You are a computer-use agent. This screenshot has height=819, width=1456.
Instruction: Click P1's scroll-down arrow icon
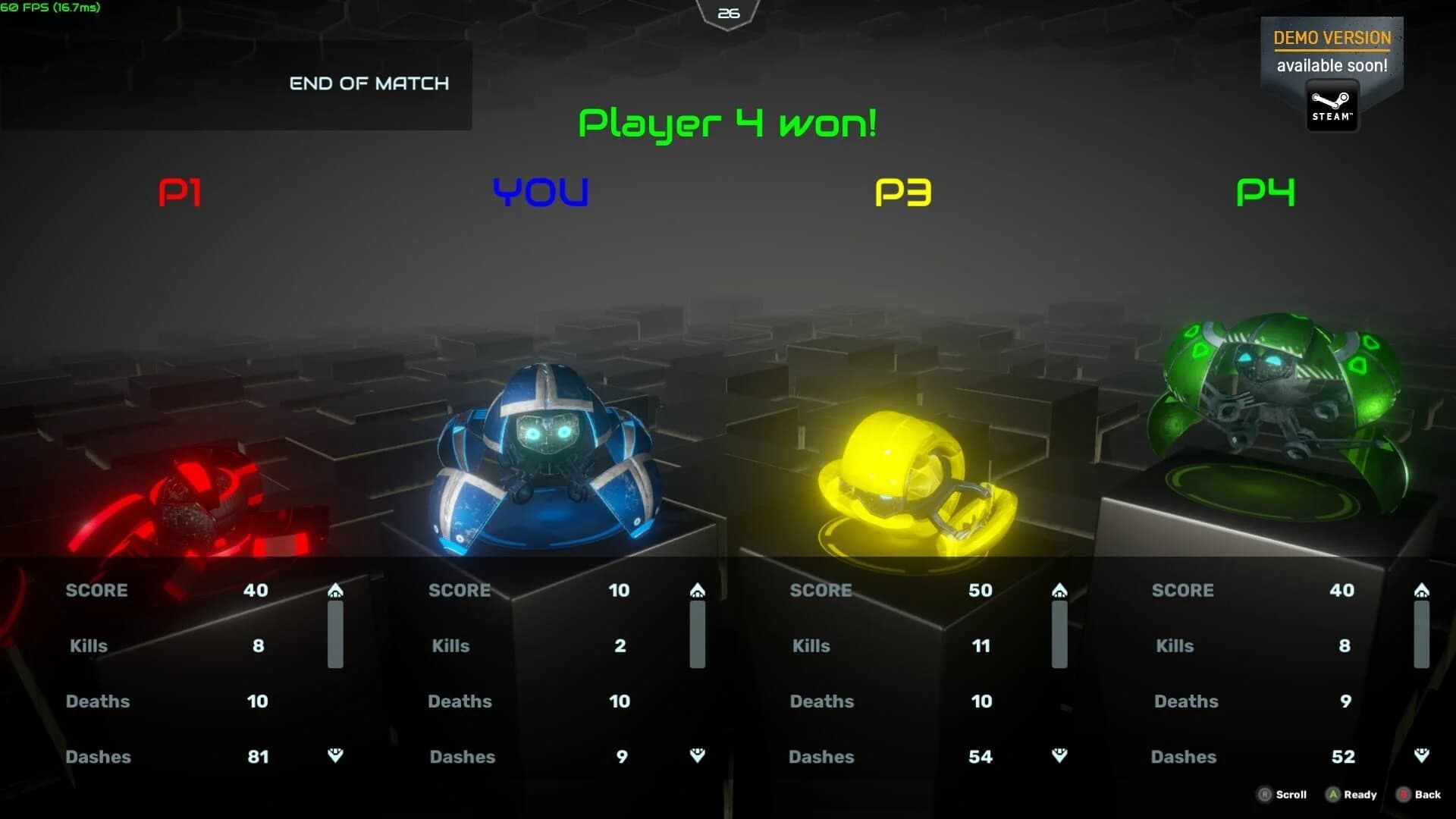click(336, 756)
